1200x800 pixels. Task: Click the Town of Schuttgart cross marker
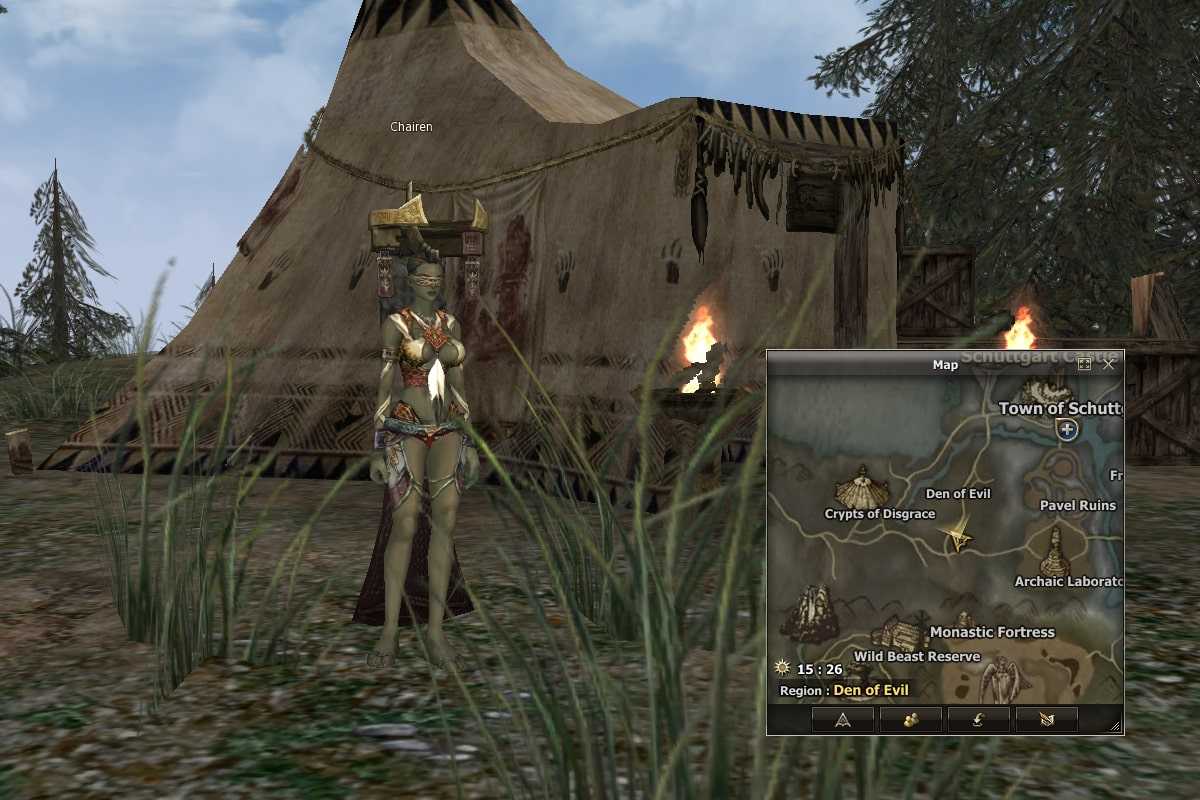1067,430
